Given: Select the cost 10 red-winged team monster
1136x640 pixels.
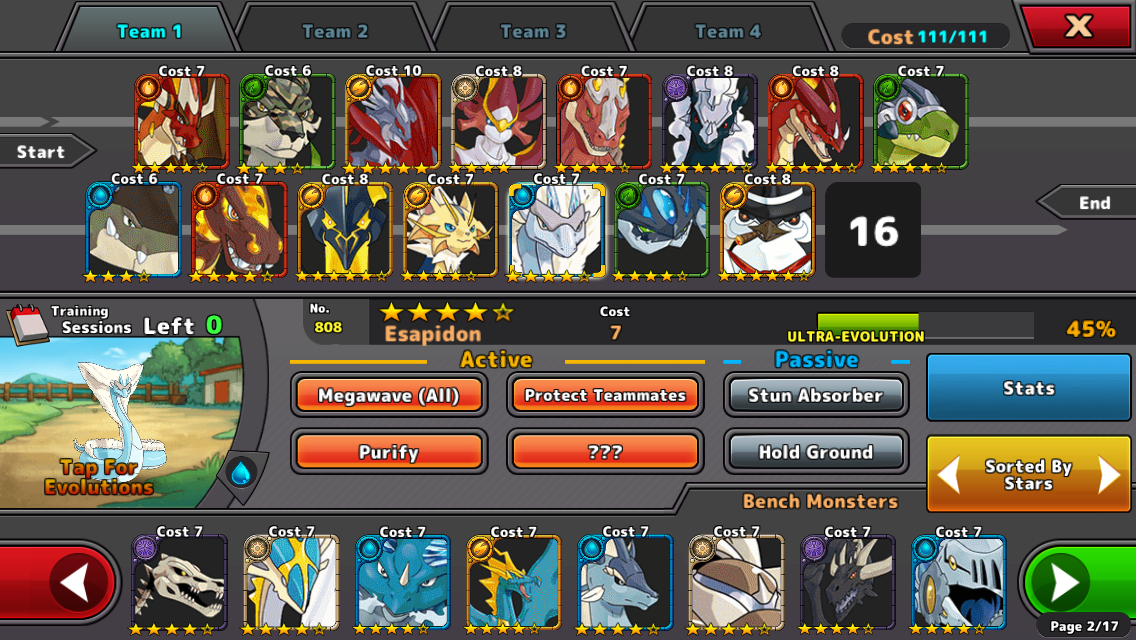Looking at the screenshot, I should 393,120.
